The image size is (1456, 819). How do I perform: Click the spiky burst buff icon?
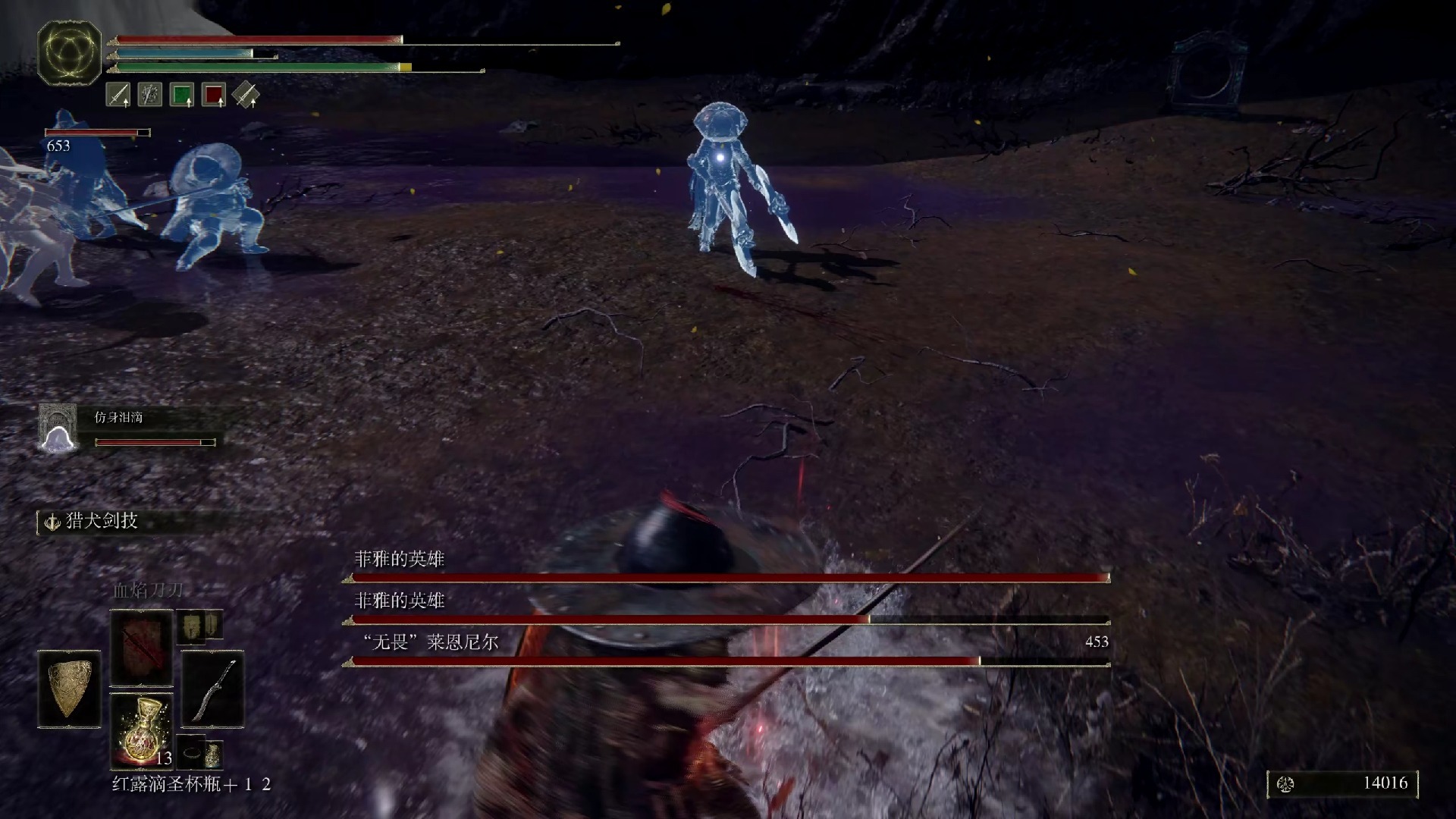pos(150,95)
